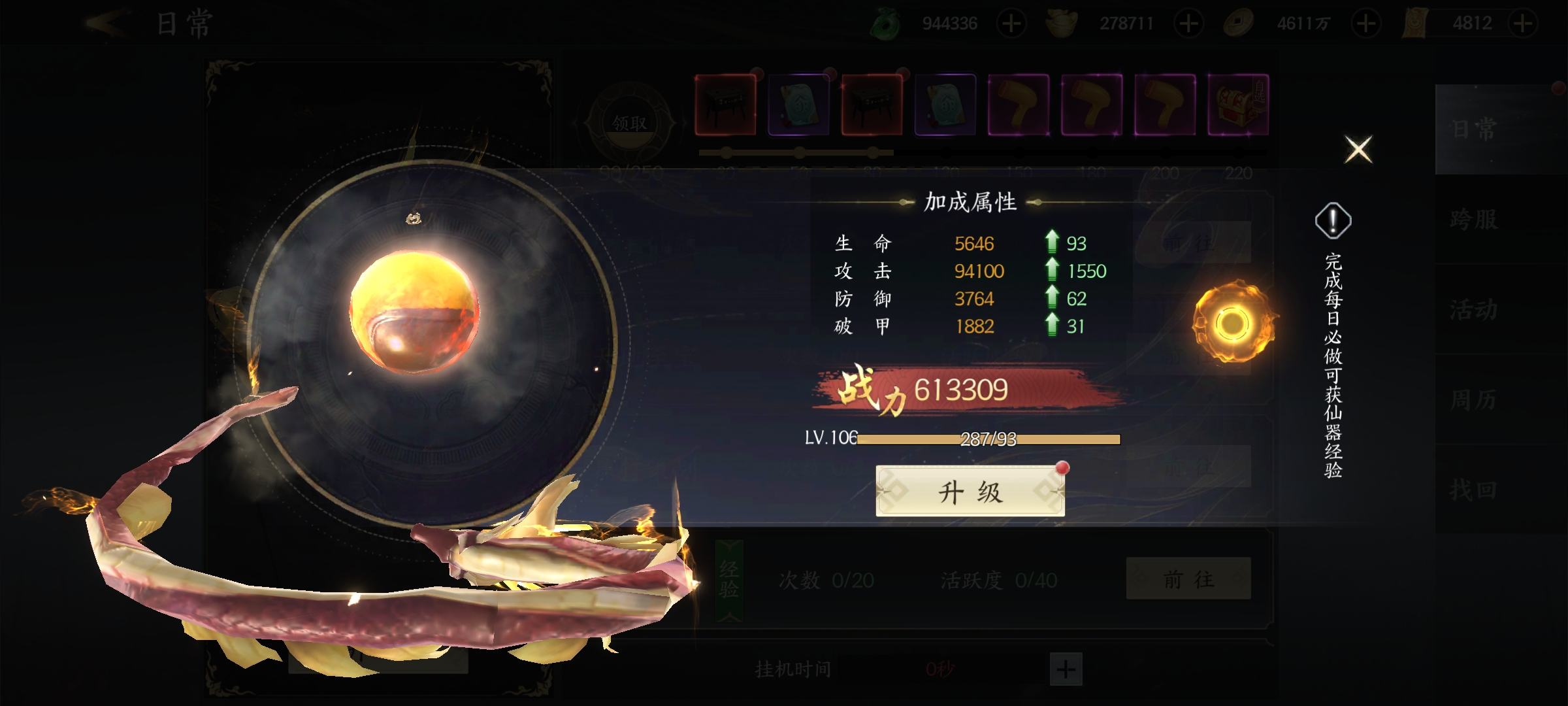Add more jade currency with plus button
The image size is (1568, 706).
1011,24
